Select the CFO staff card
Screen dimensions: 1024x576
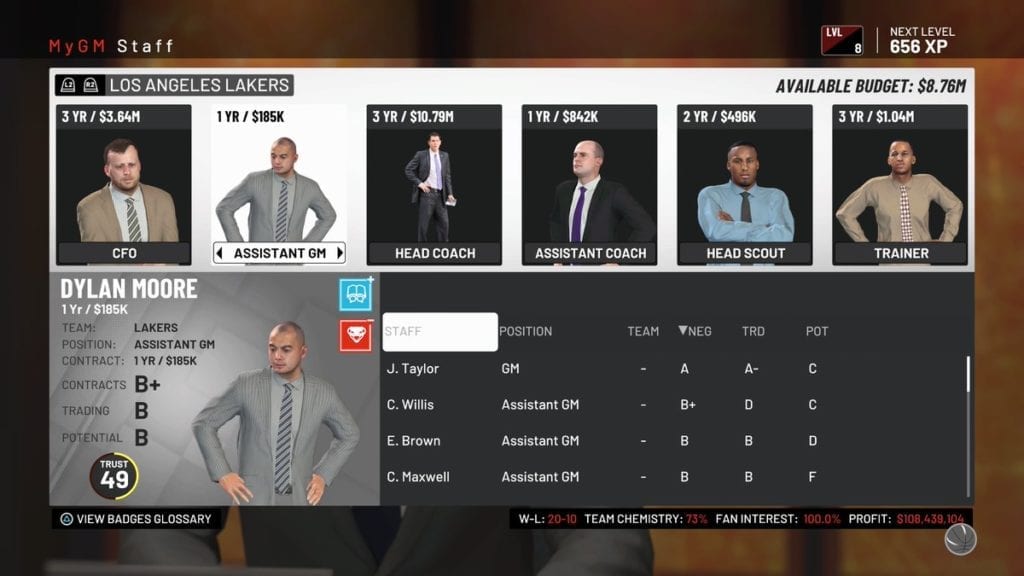(x=124, y=185)
